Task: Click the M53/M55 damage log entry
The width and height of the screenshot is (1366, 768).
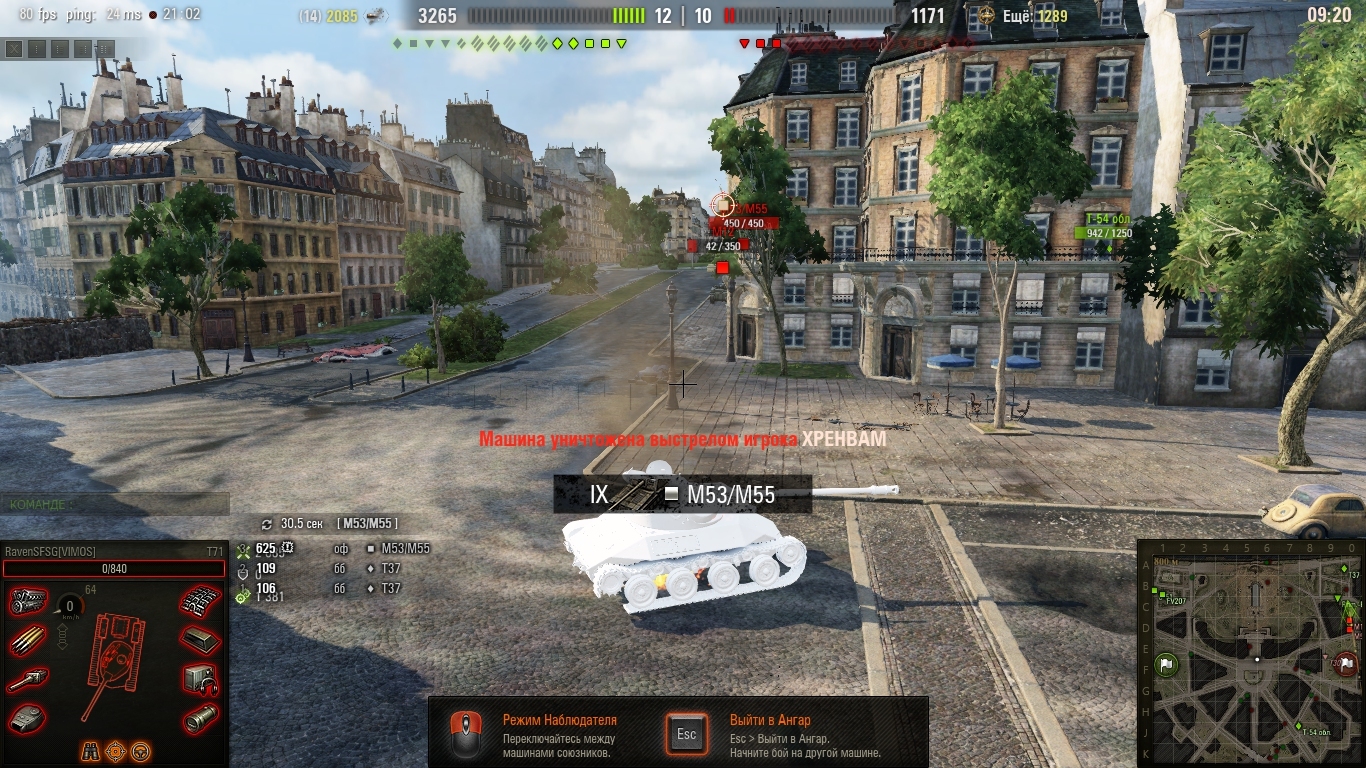Action: pyautogui.click(x=400, y=548)
